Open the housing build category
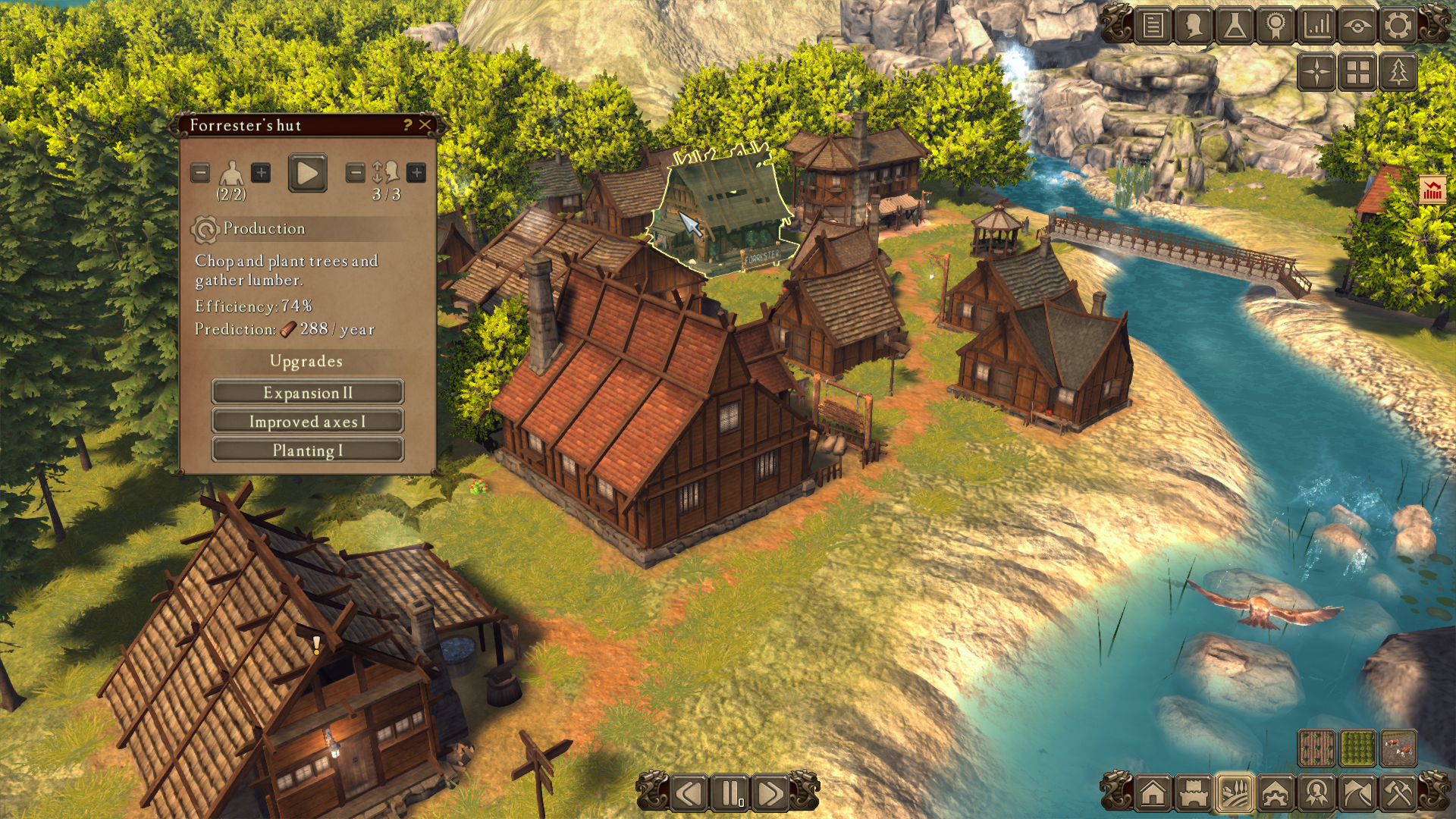 click(1153, 794)
